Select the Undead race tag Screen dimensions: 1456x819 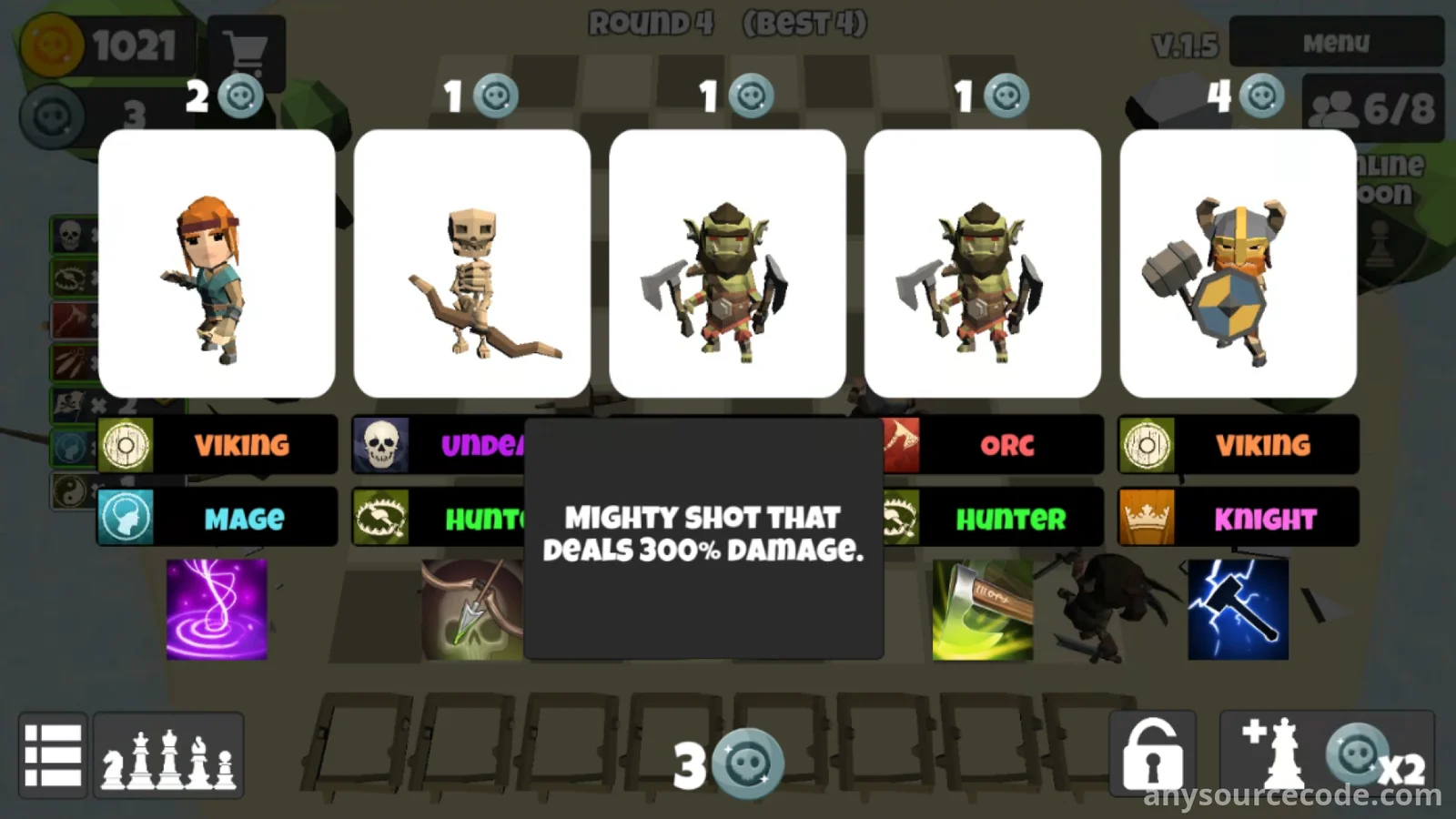[x=439, y=445]
